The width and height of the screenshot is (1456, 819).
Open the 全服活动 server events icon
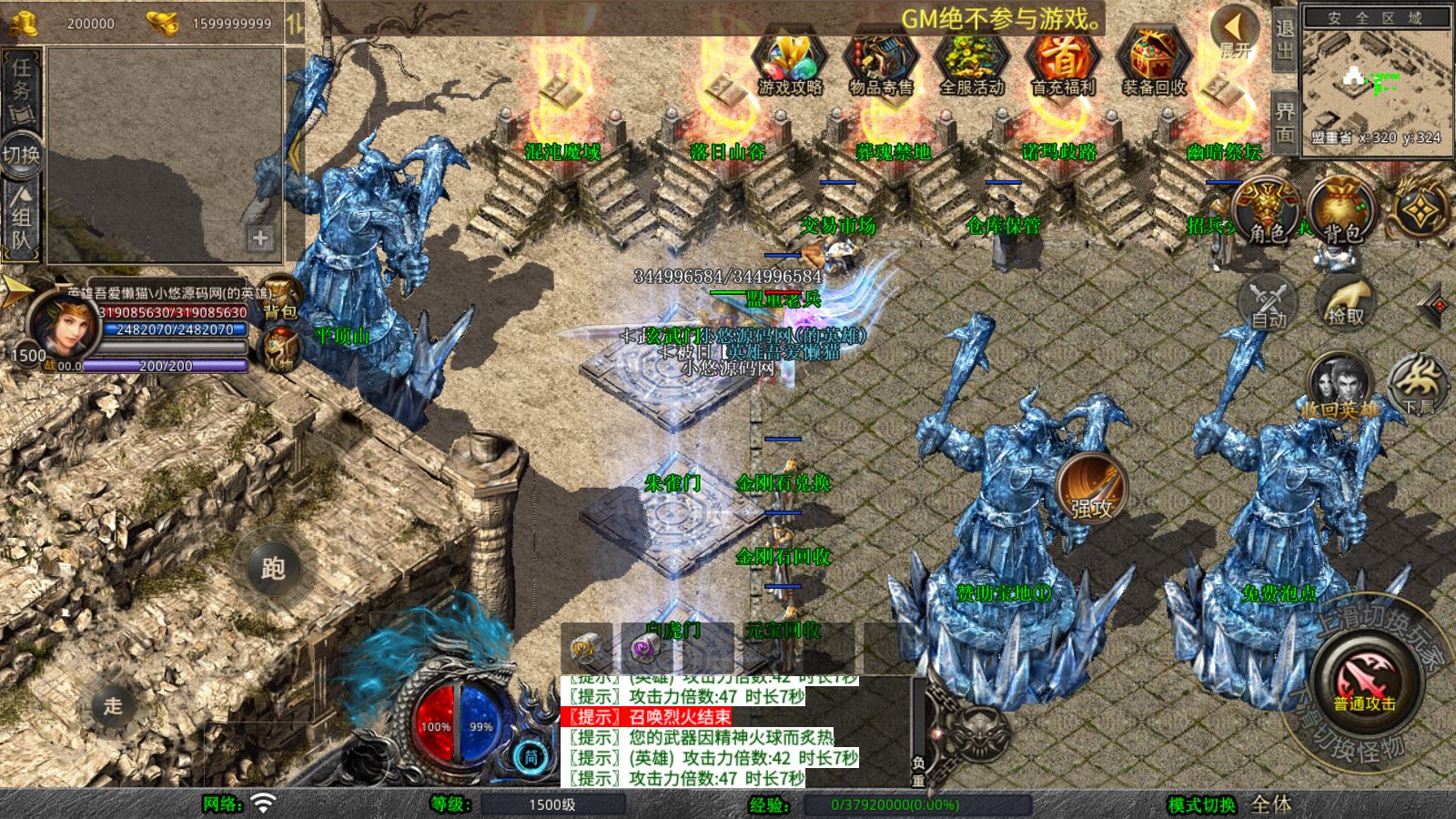[972, 62]
